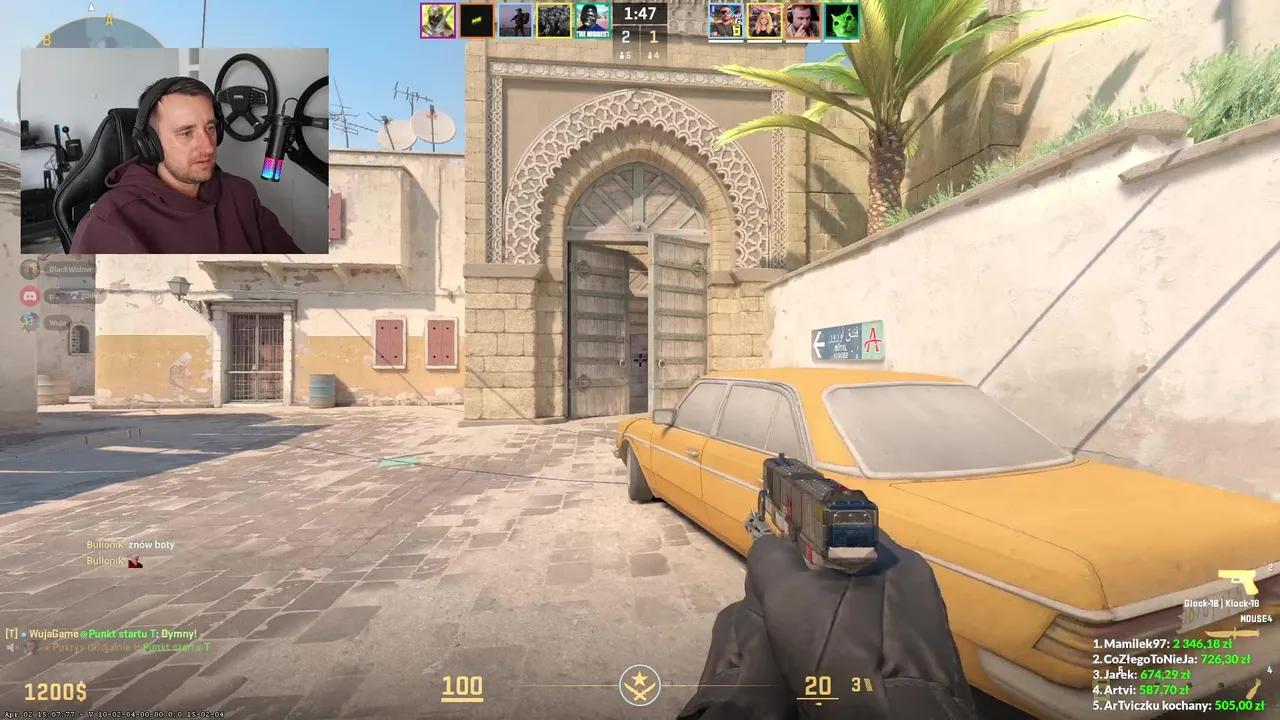Select the Glock-18 pistol icon in the HUD
Image resolution: width=1280 pixels, height=720 pixels.
[1237, 579]
